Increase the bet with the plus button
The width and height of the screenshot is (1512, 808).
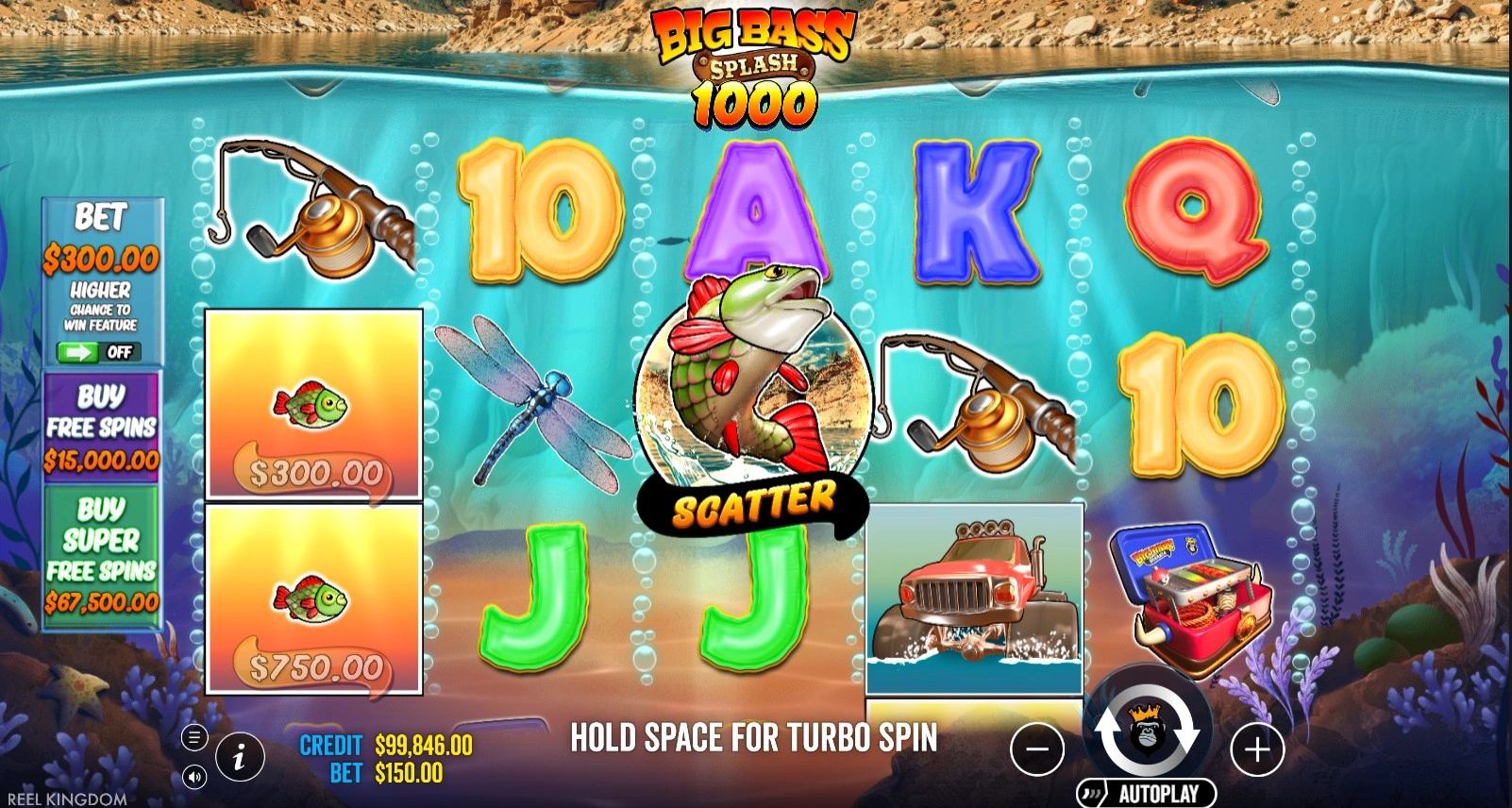(x=1257, y=749)
